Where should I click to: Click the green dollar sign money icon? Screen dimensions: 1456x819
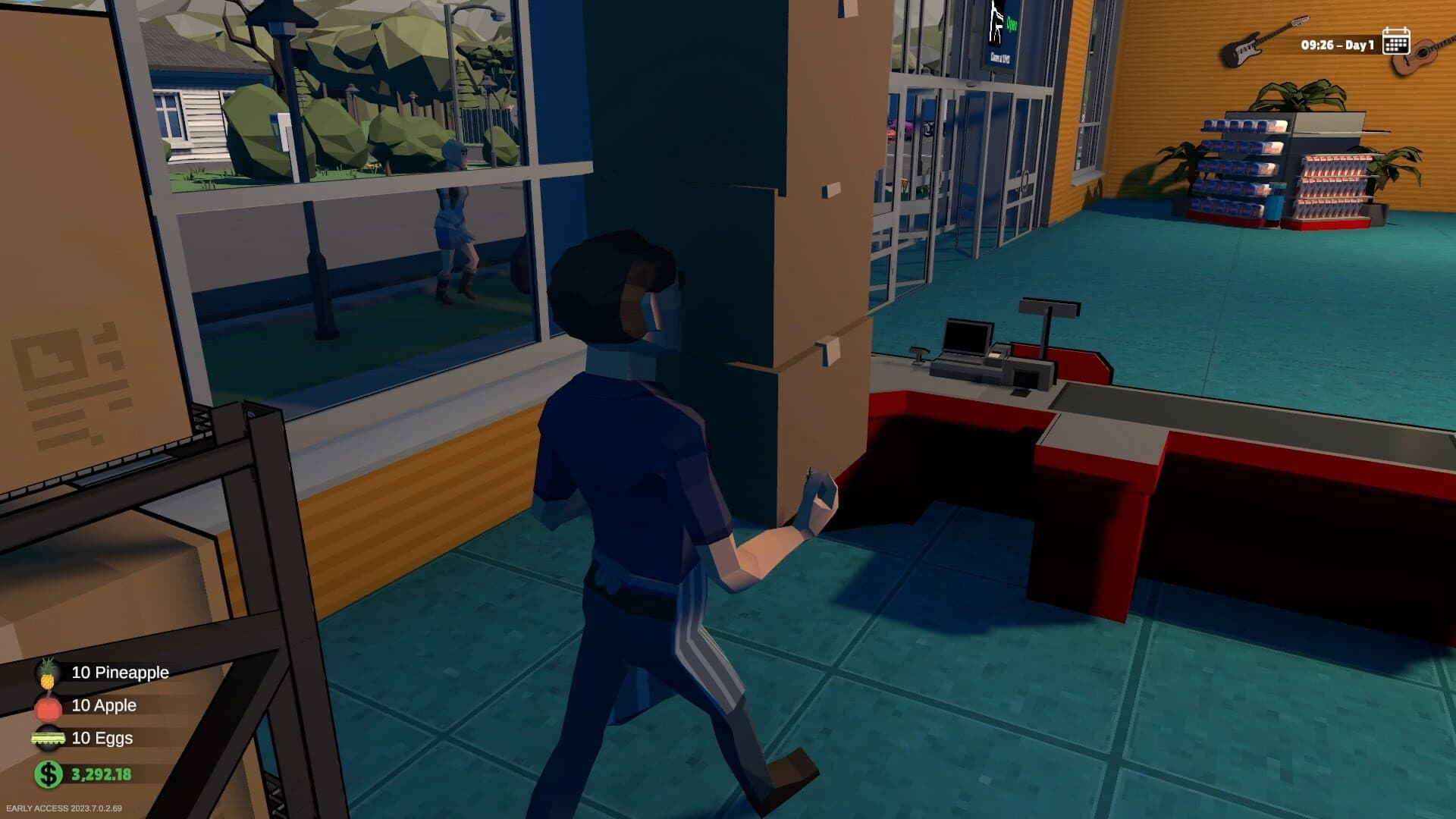49,775
